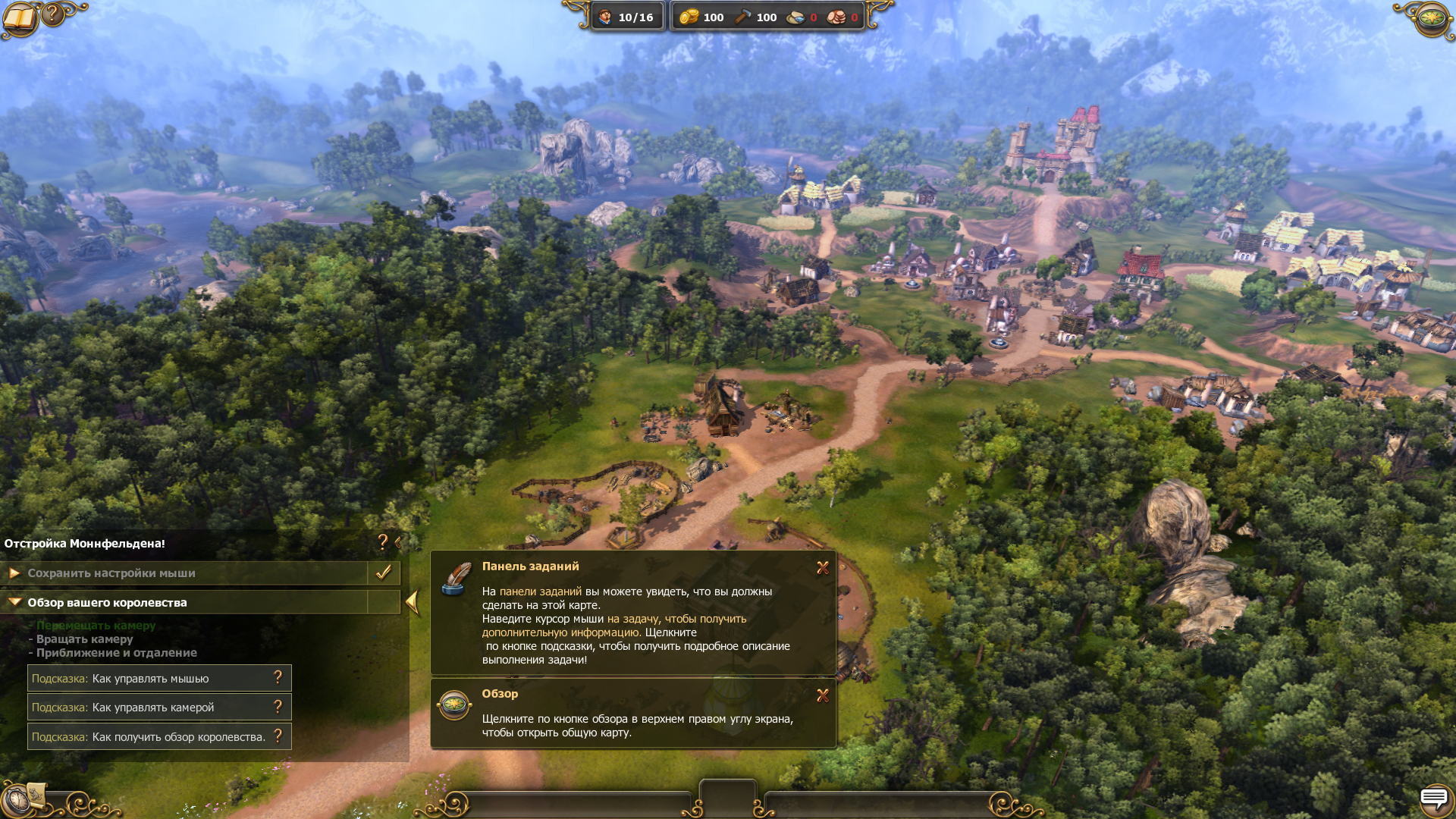Close the 'Панель заданий' tooltip
The height and width of the screenshot is (819, 1456).
tap(823, 568)
